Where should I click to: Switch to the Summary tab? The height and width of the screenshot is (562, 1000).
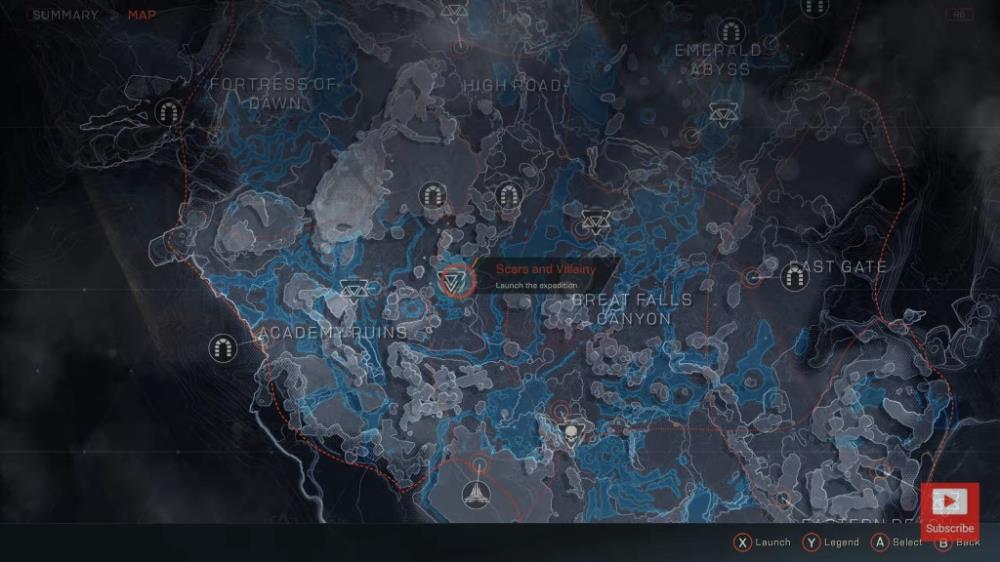[x=65, y=15]
